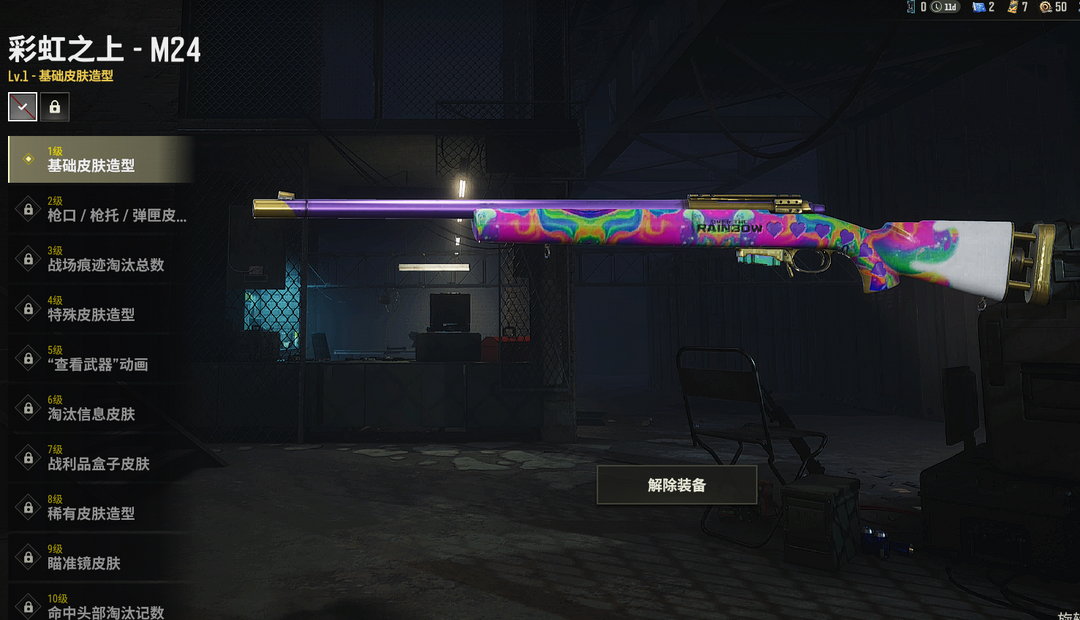Open the level 7 战利品盒子皮肤 entry
The image size is (1080, 620).
click(x=99, y=458)
